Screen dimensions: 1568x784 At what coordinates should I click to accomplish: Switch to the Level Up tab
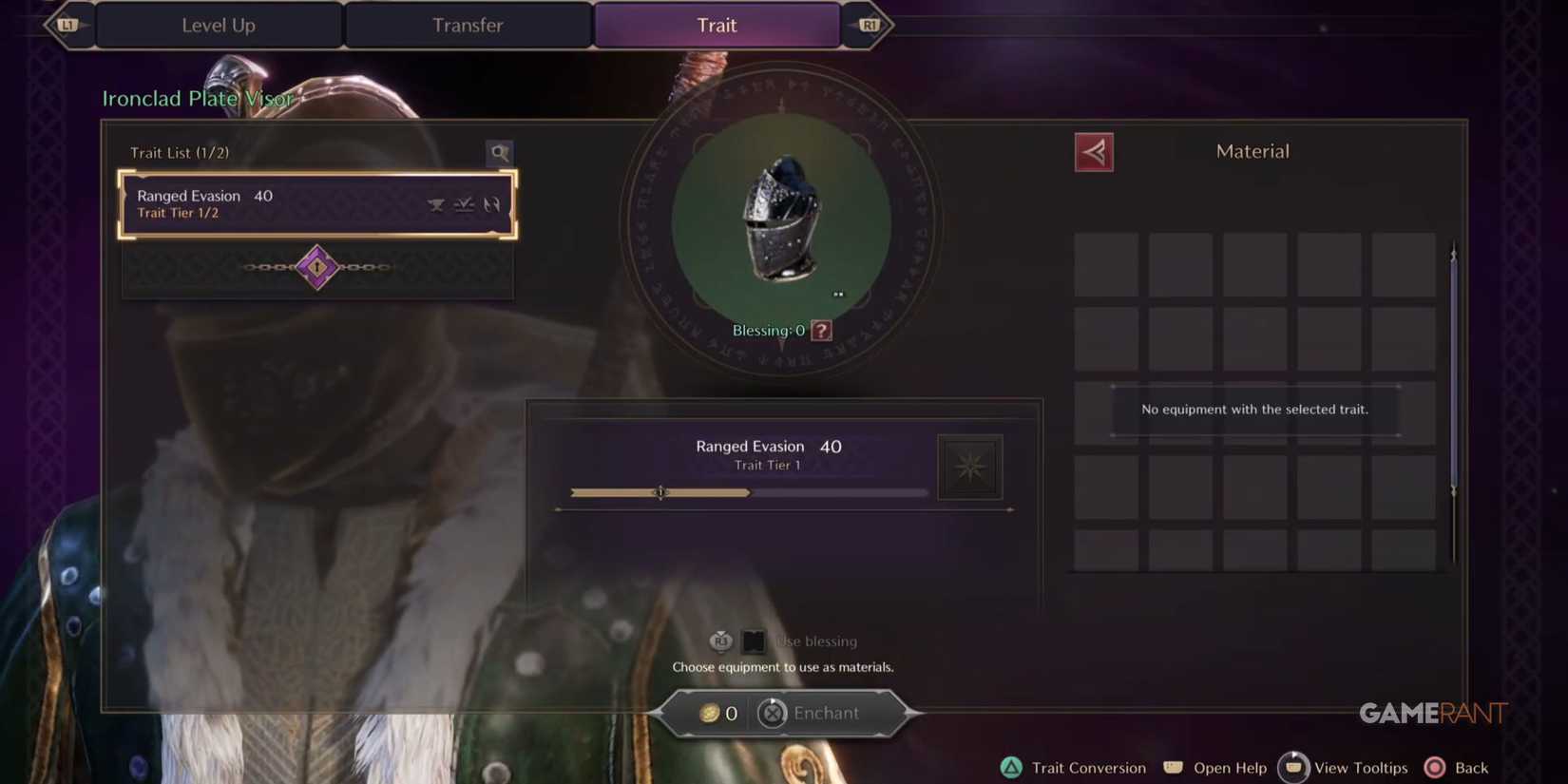(218, 25)
